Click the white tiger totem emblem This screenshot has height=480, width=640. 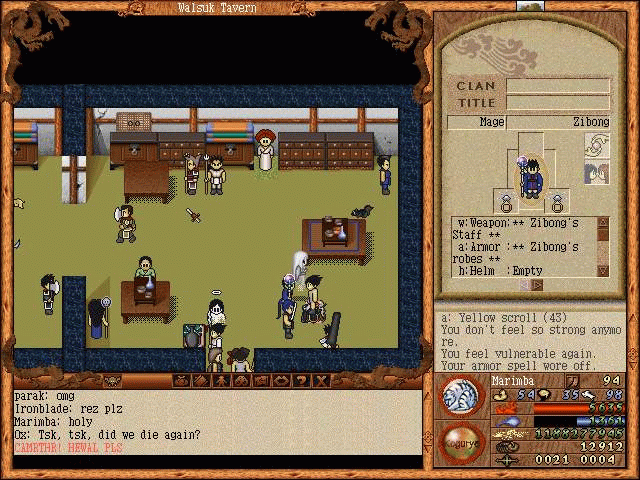462,394
